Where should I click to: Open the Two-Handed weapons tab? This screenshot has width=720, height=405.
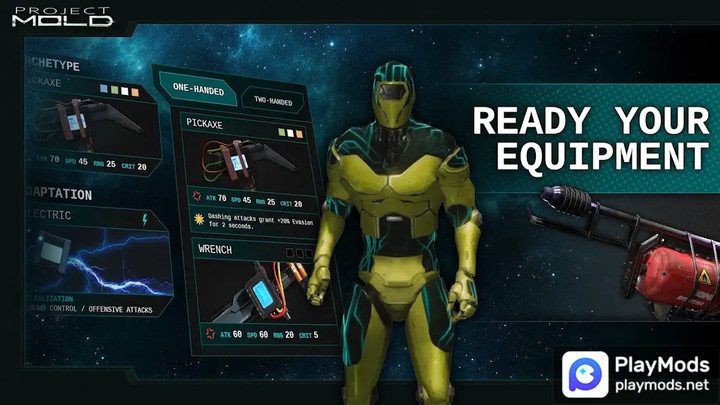pos(272,100)
